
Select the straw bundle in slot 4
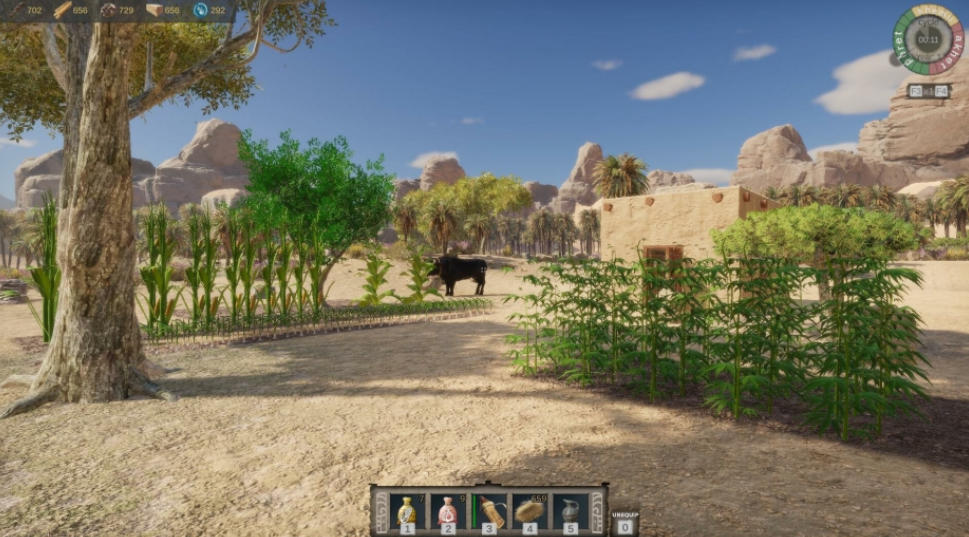tap(530, 511)
